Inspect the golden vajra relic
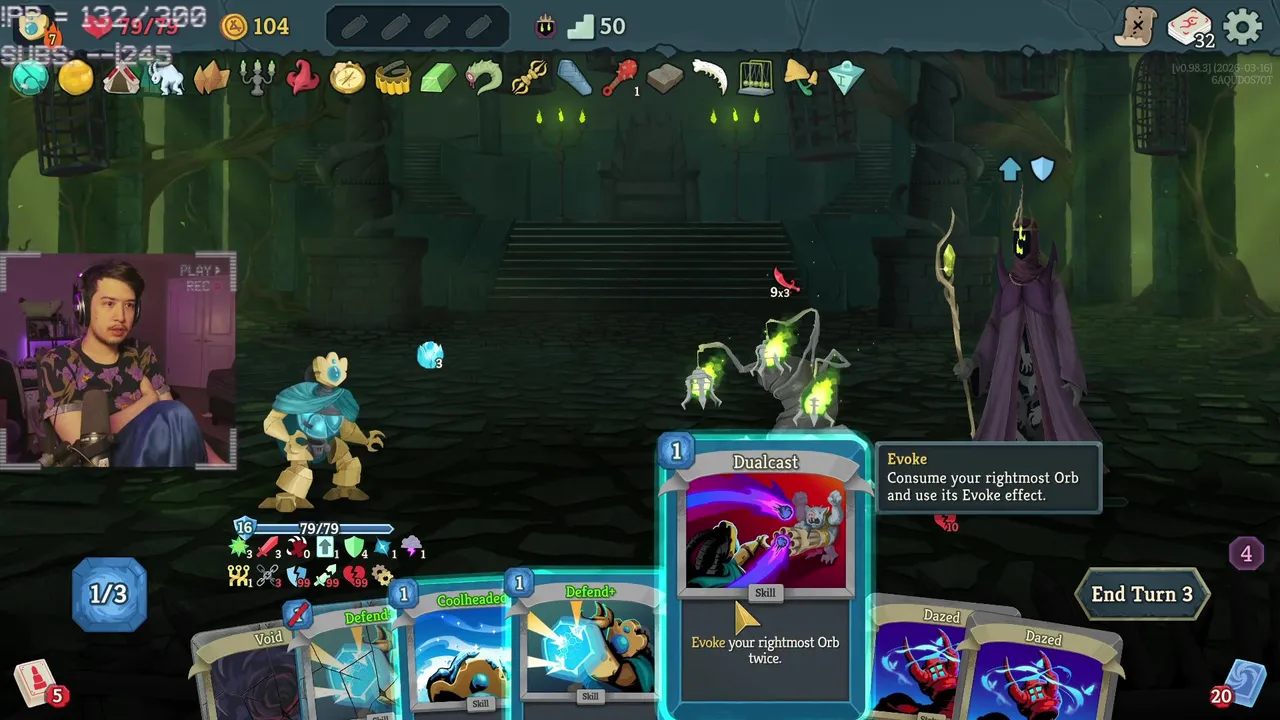Viewport: 1280px width, 720px height. [529, 78]
